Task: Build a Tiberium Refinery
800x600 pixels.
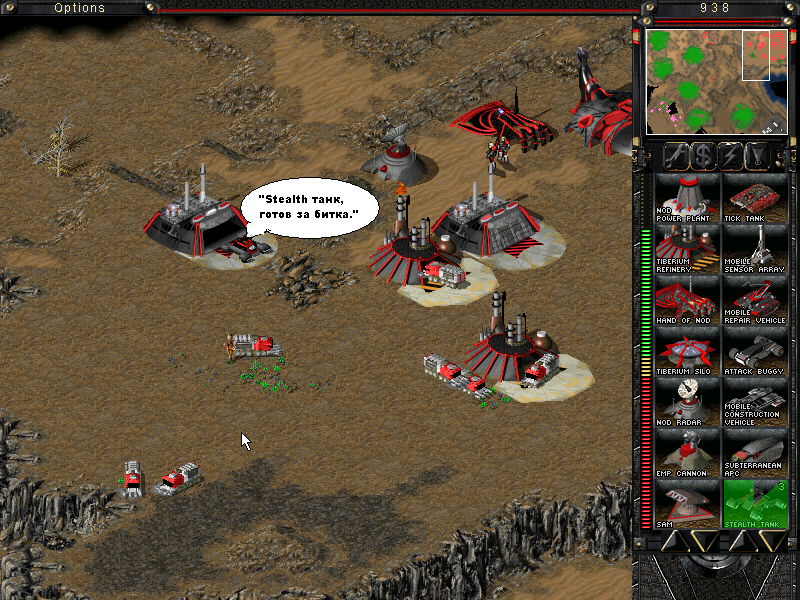Action: 686,247
